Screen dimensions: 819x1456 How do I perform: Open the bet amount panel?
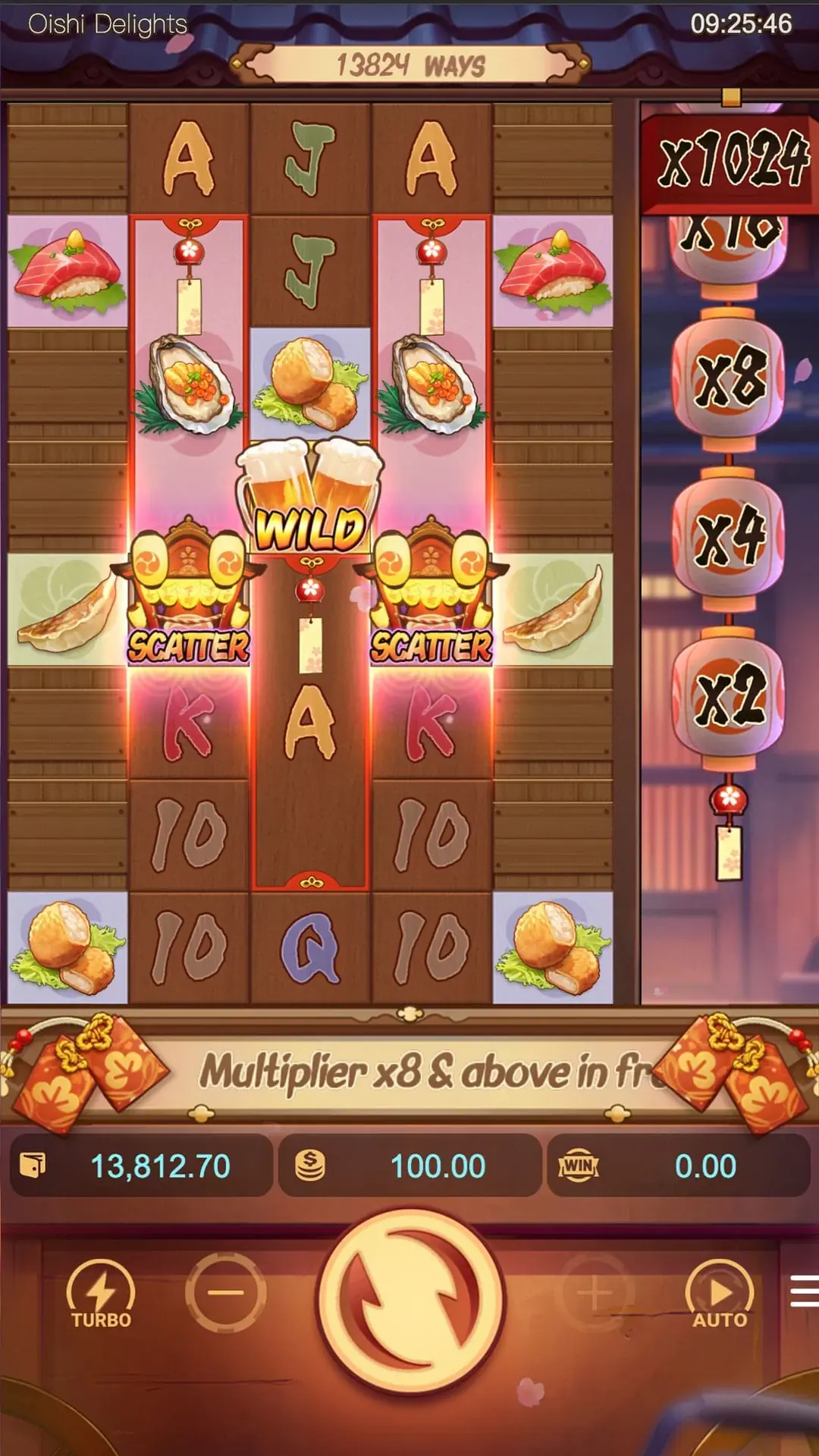click(409, 1166)
